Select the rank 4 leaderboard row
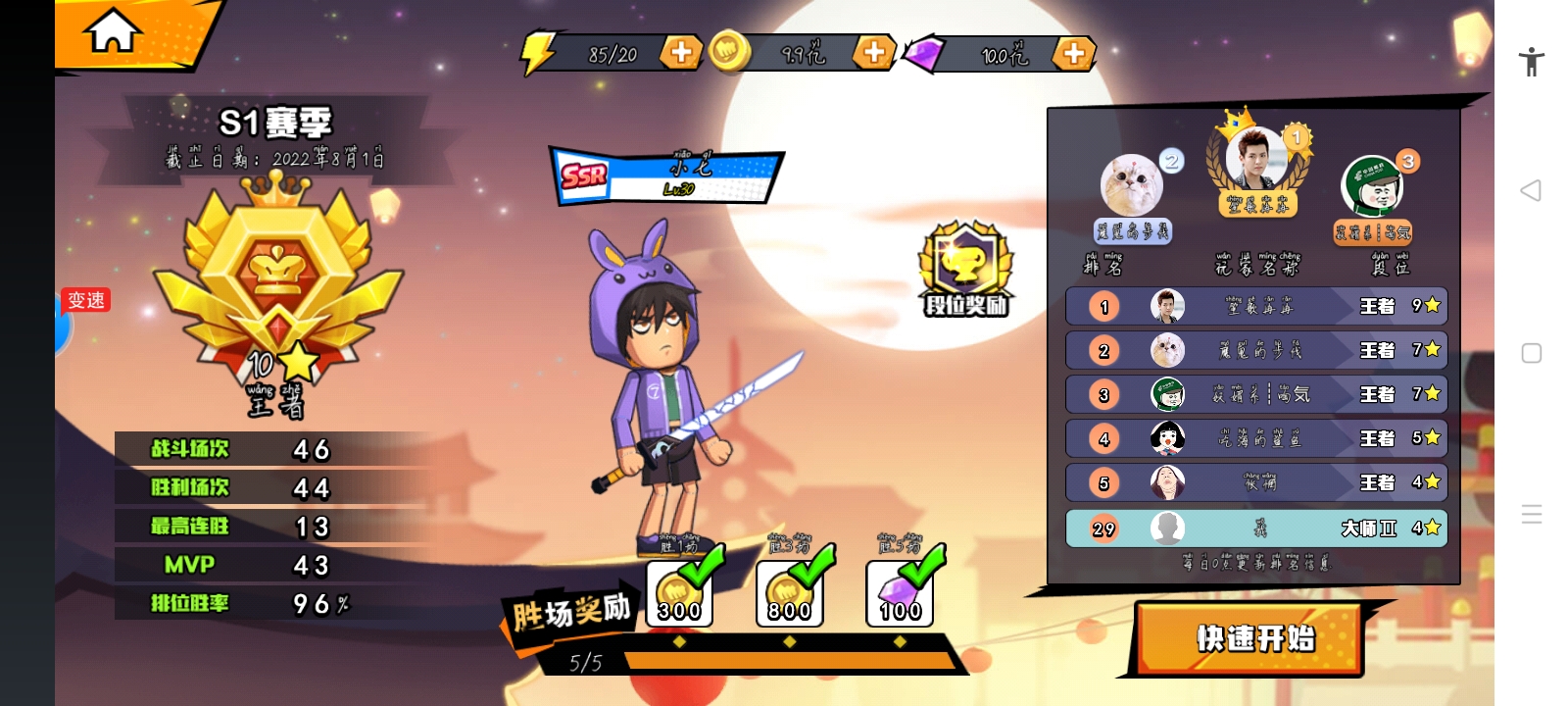This screenshot has height=706, width=1568. [x=1255, y=438]
